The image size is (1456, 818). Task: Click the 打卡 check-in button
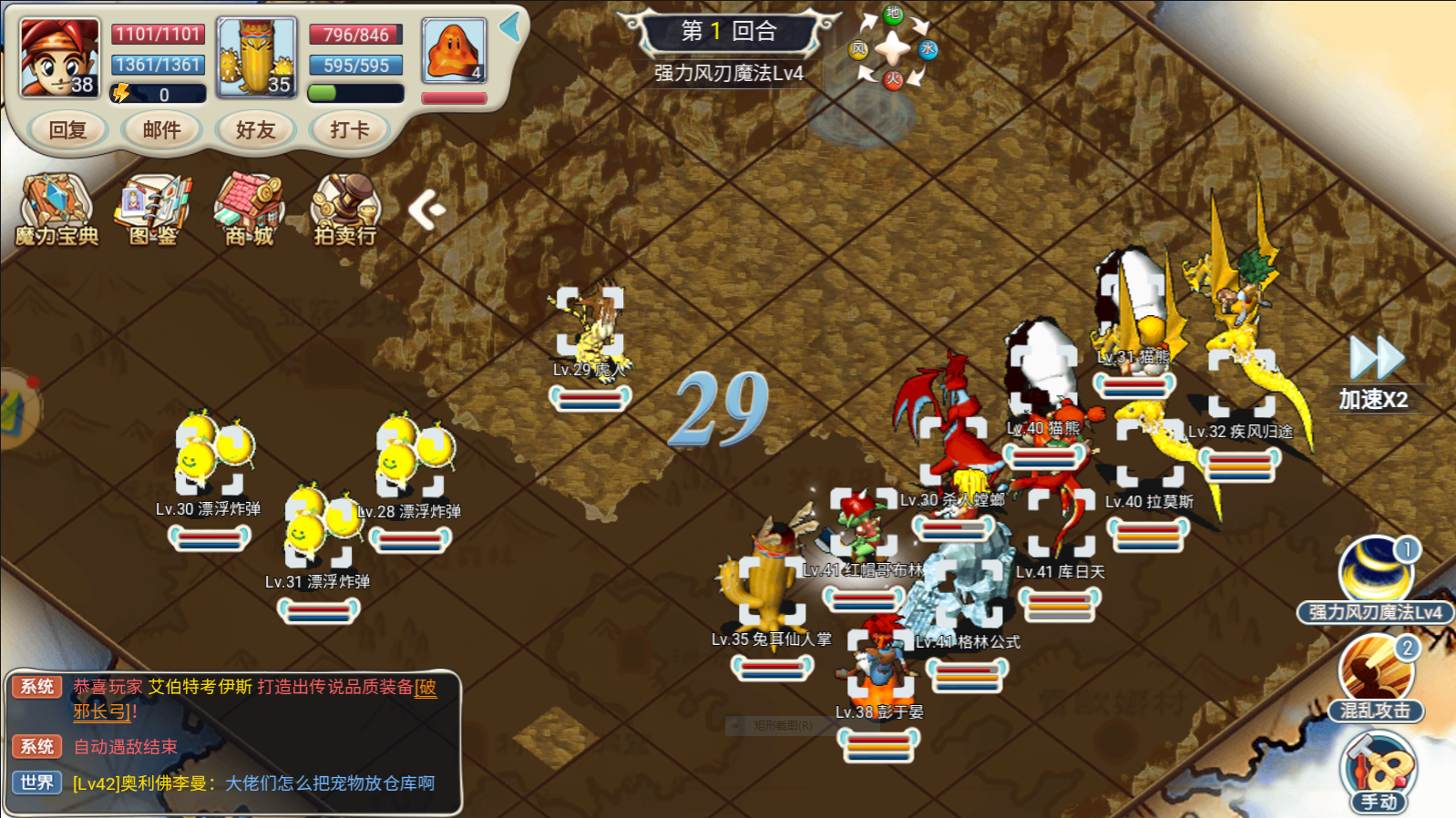[x=350, y=130]
